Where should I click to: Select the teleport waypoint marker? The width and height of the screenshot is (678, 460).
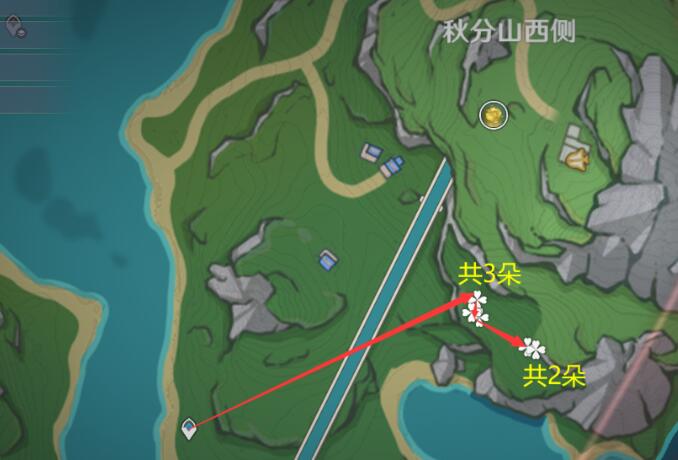pos(189,429)
